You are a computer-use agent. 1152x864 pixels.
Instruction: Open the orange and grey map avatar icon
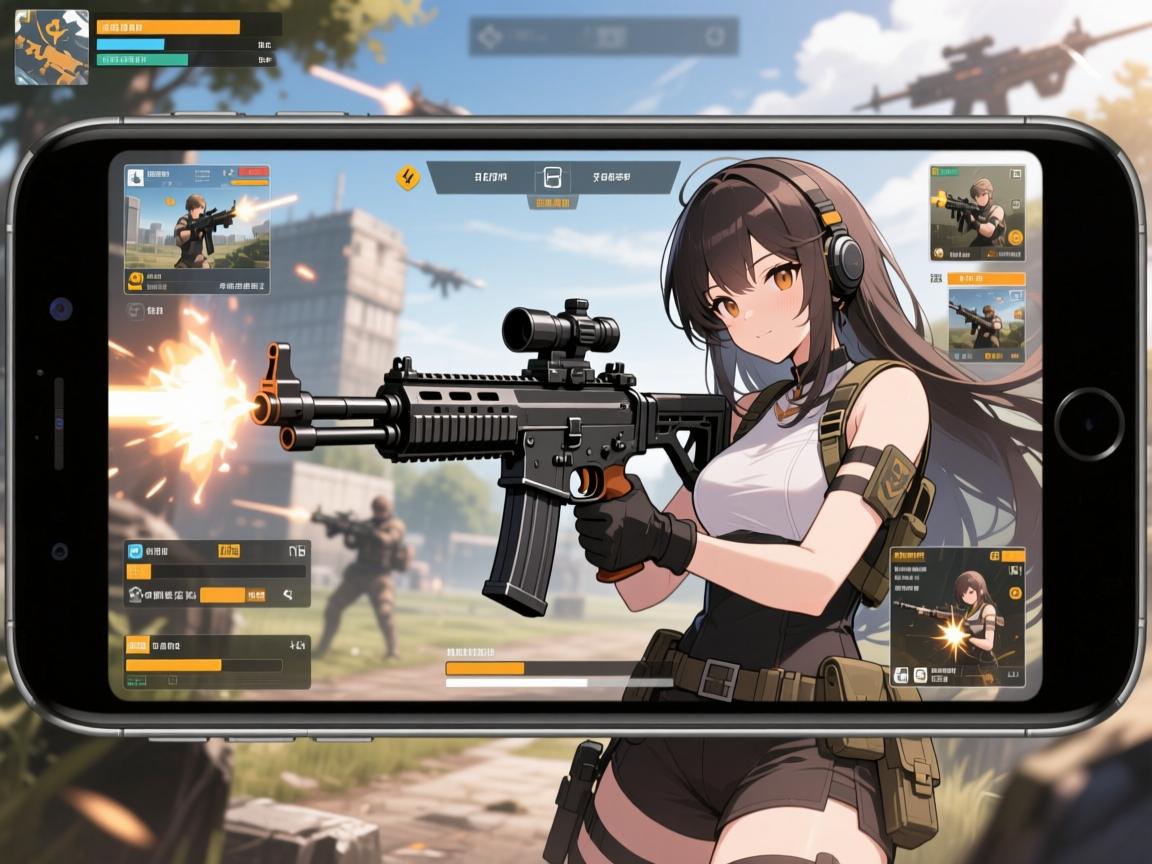tap(51, 47)
